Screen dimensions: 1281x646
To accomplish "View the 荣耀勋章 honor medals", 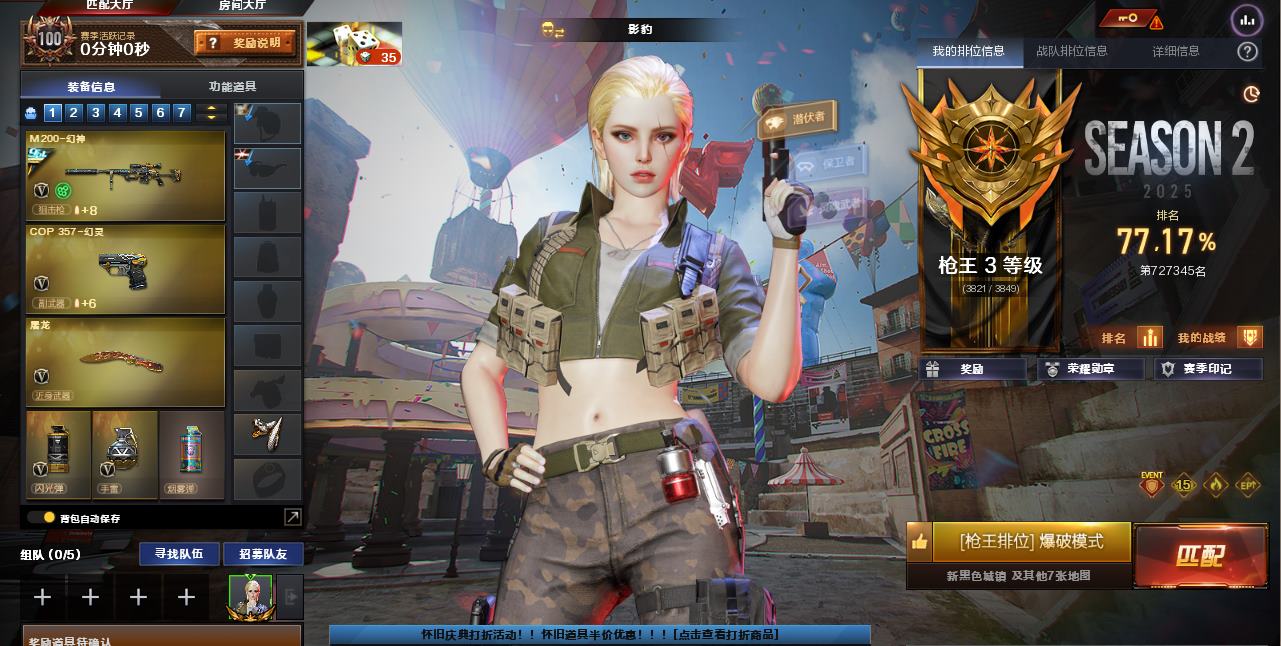I will pyautogui.click(x=1090, y=369).
